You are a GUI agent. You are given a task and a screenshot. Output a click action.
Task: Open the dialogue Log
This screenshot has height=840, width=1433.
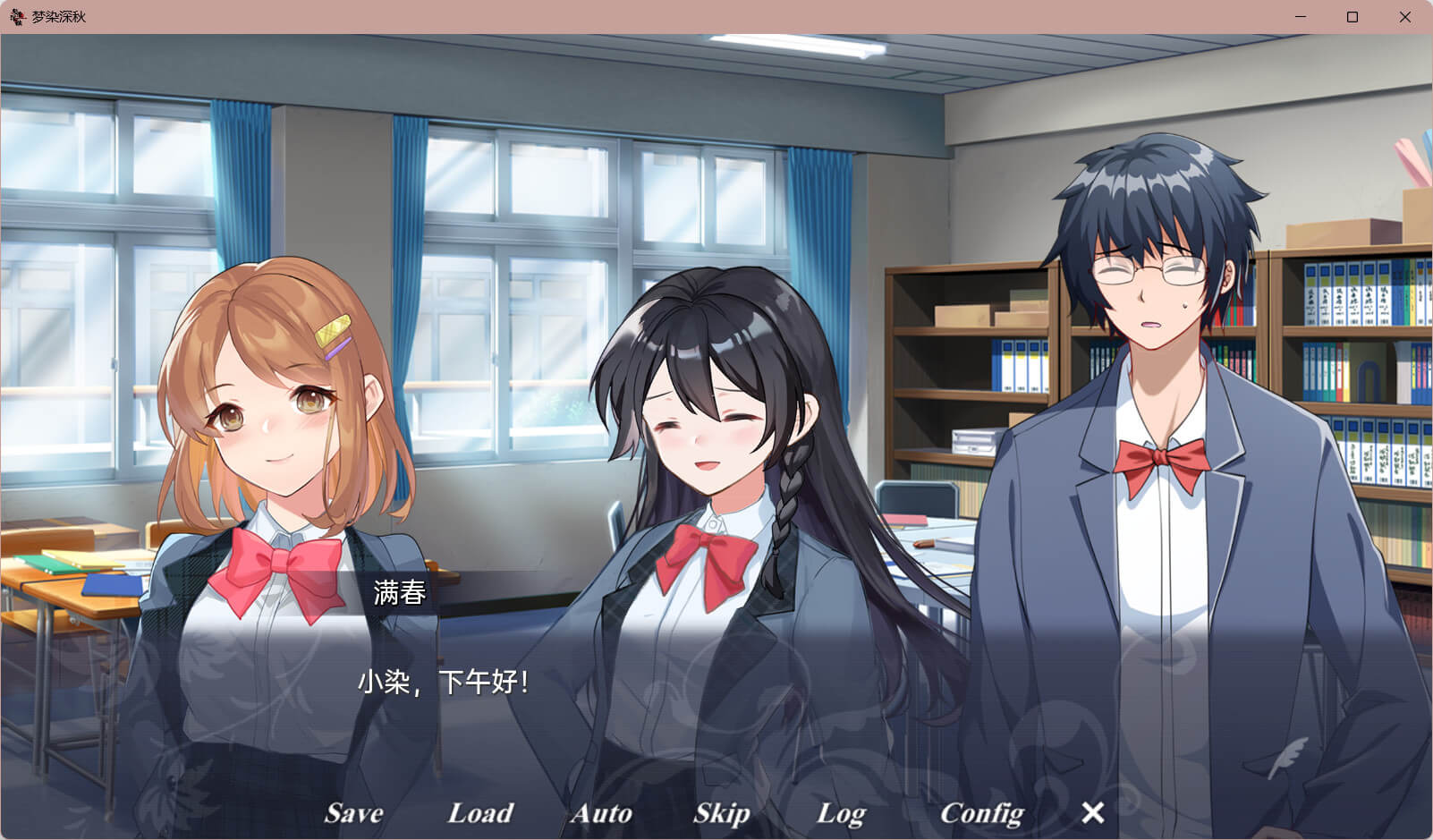point(840,813)
